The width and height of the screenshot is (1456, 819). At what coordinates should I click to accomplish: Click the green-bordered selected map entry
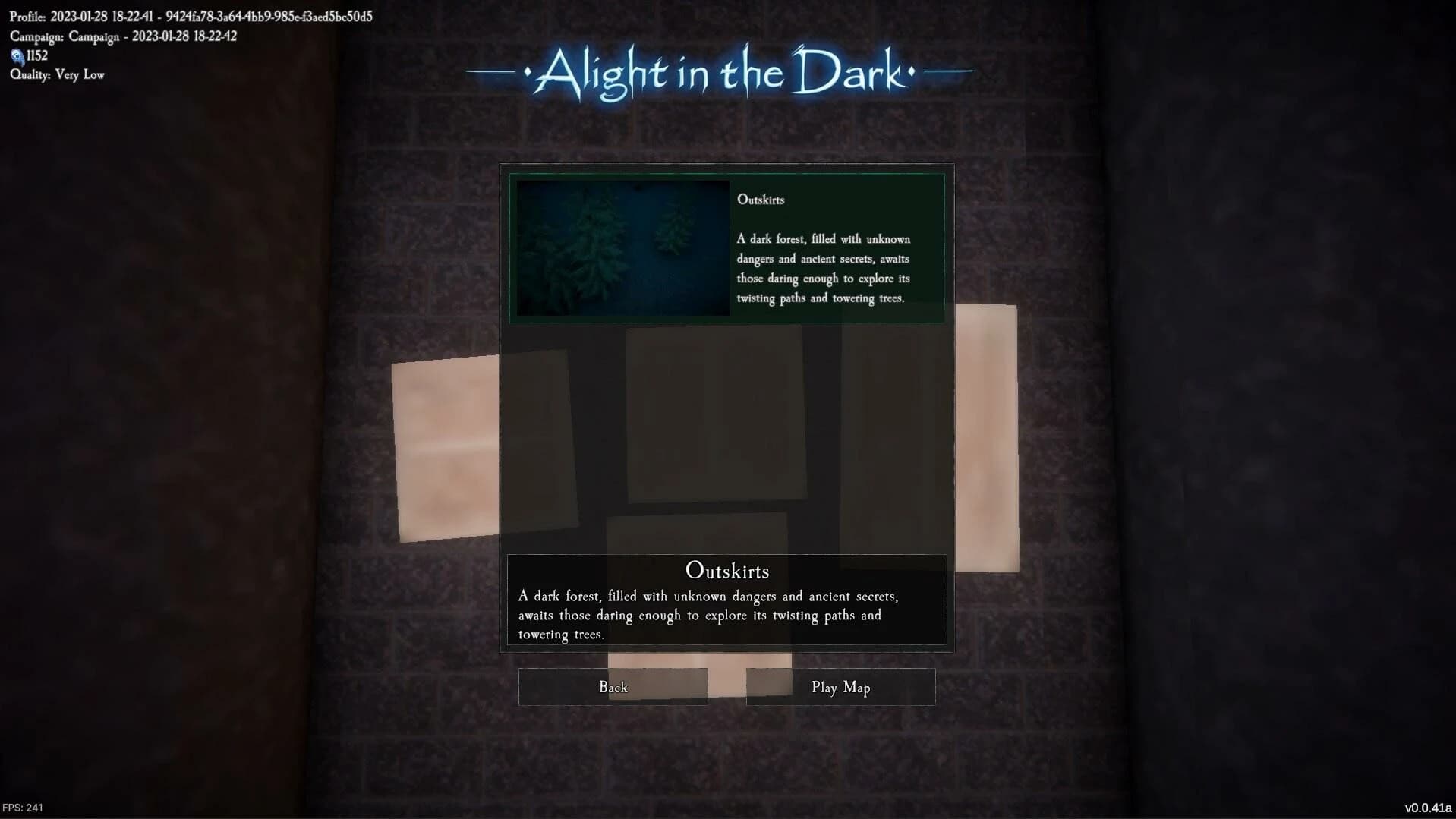(726, 248)
